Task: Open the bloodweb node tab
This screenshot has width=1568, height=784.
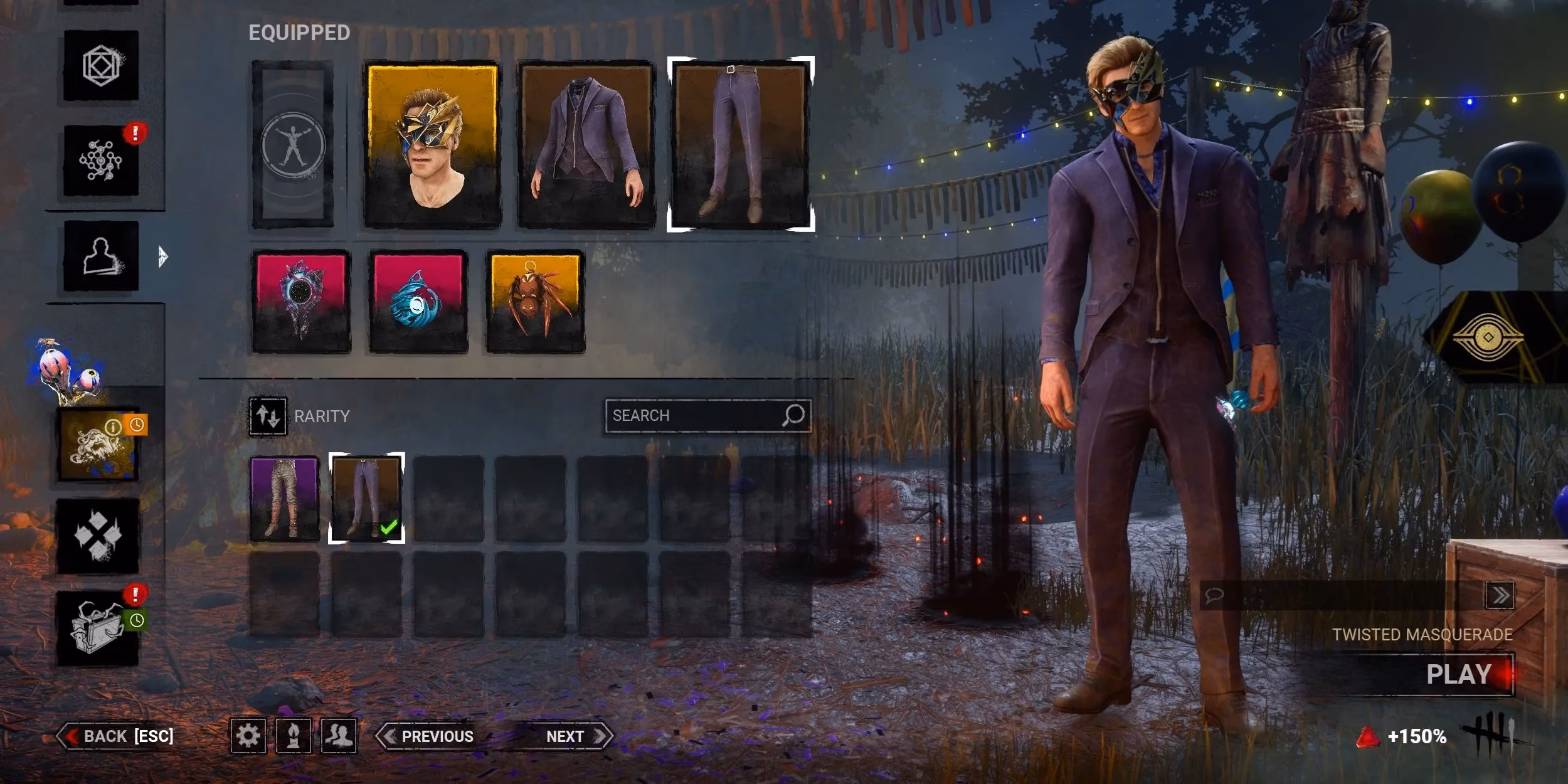Action: 101,161
